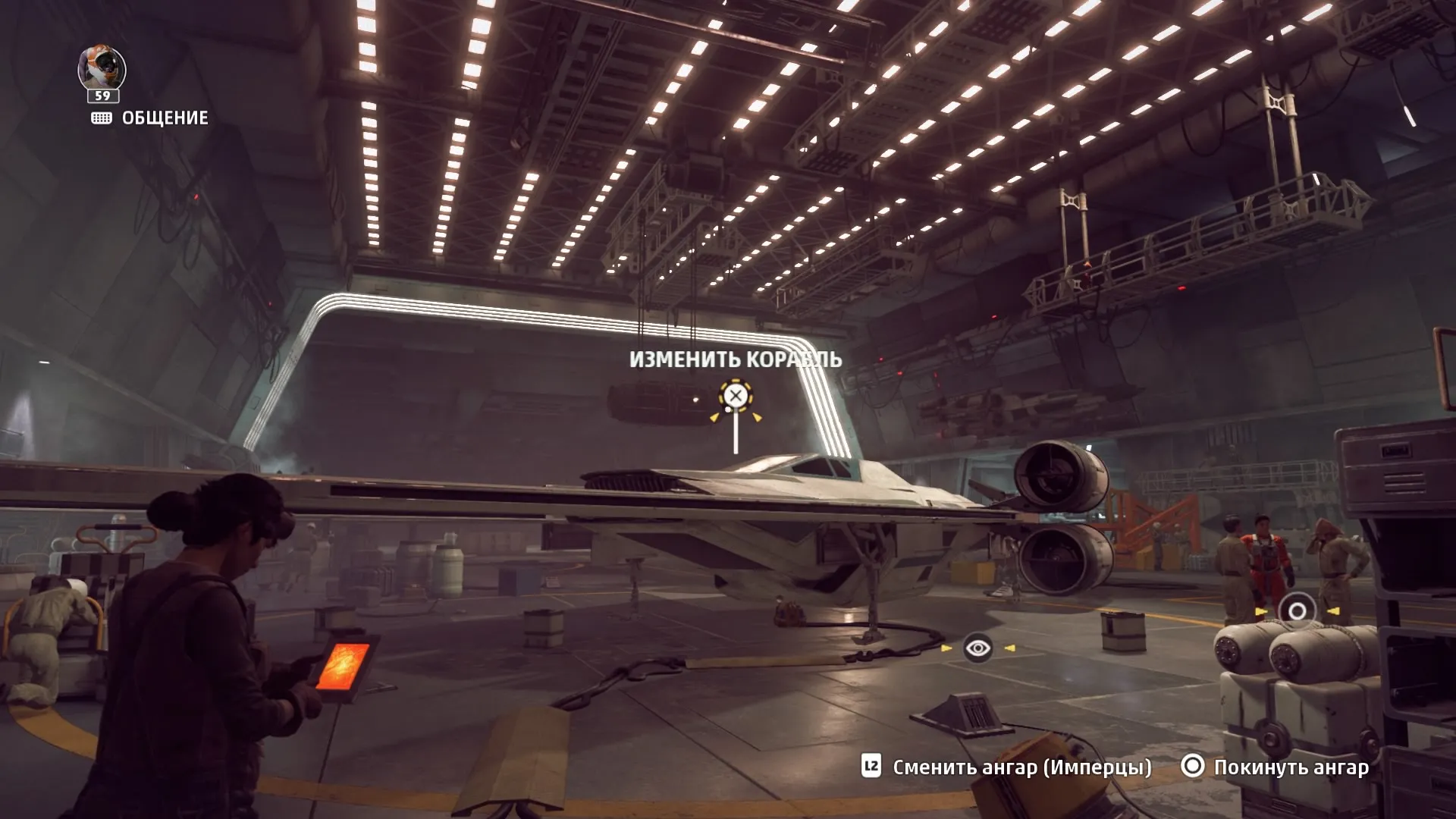
Task: Activate the eye-shaped inspect marker
Action: tap(978, 648)
